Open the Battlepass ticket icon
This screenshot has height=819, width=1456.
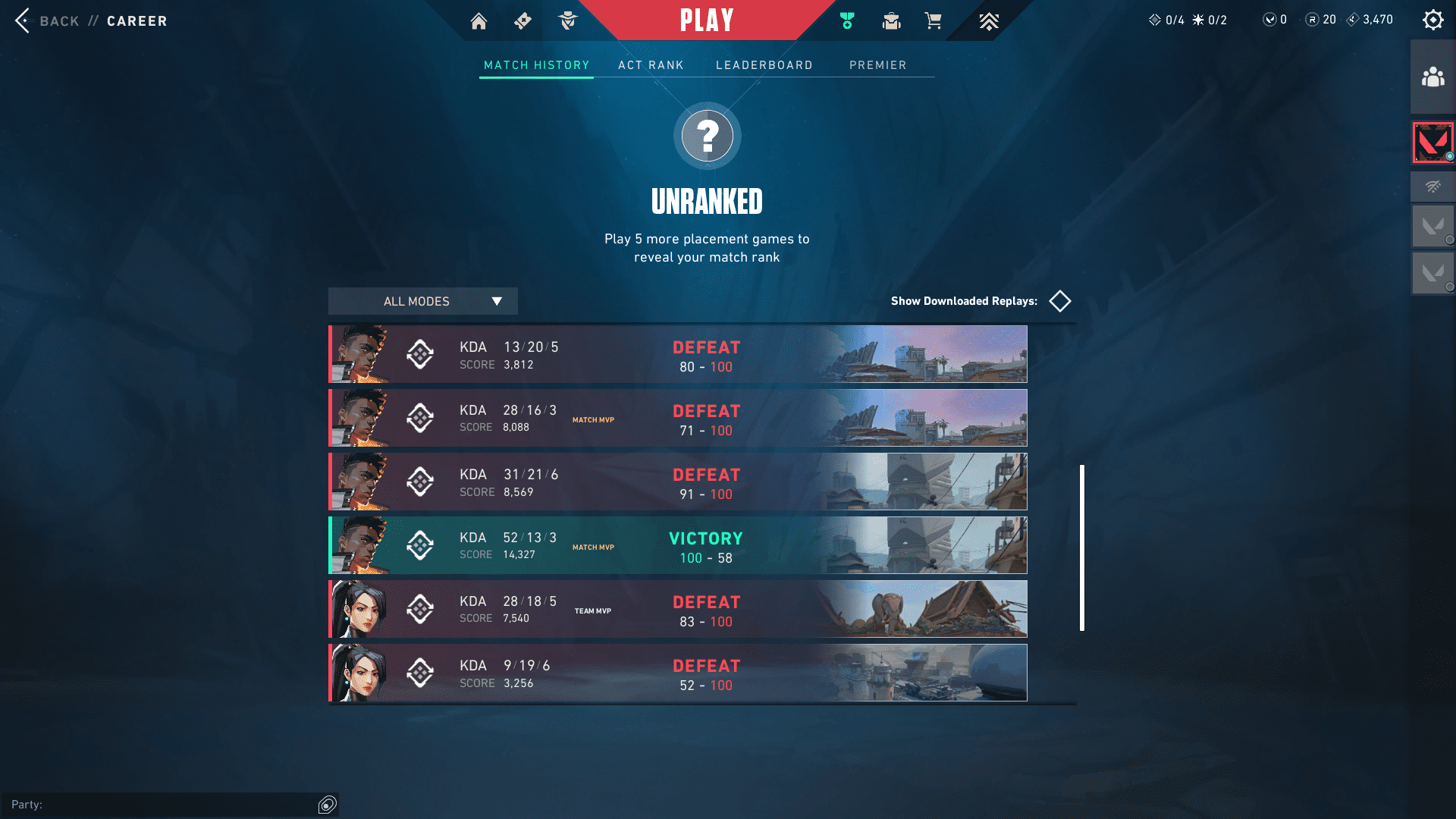(522, 21)
